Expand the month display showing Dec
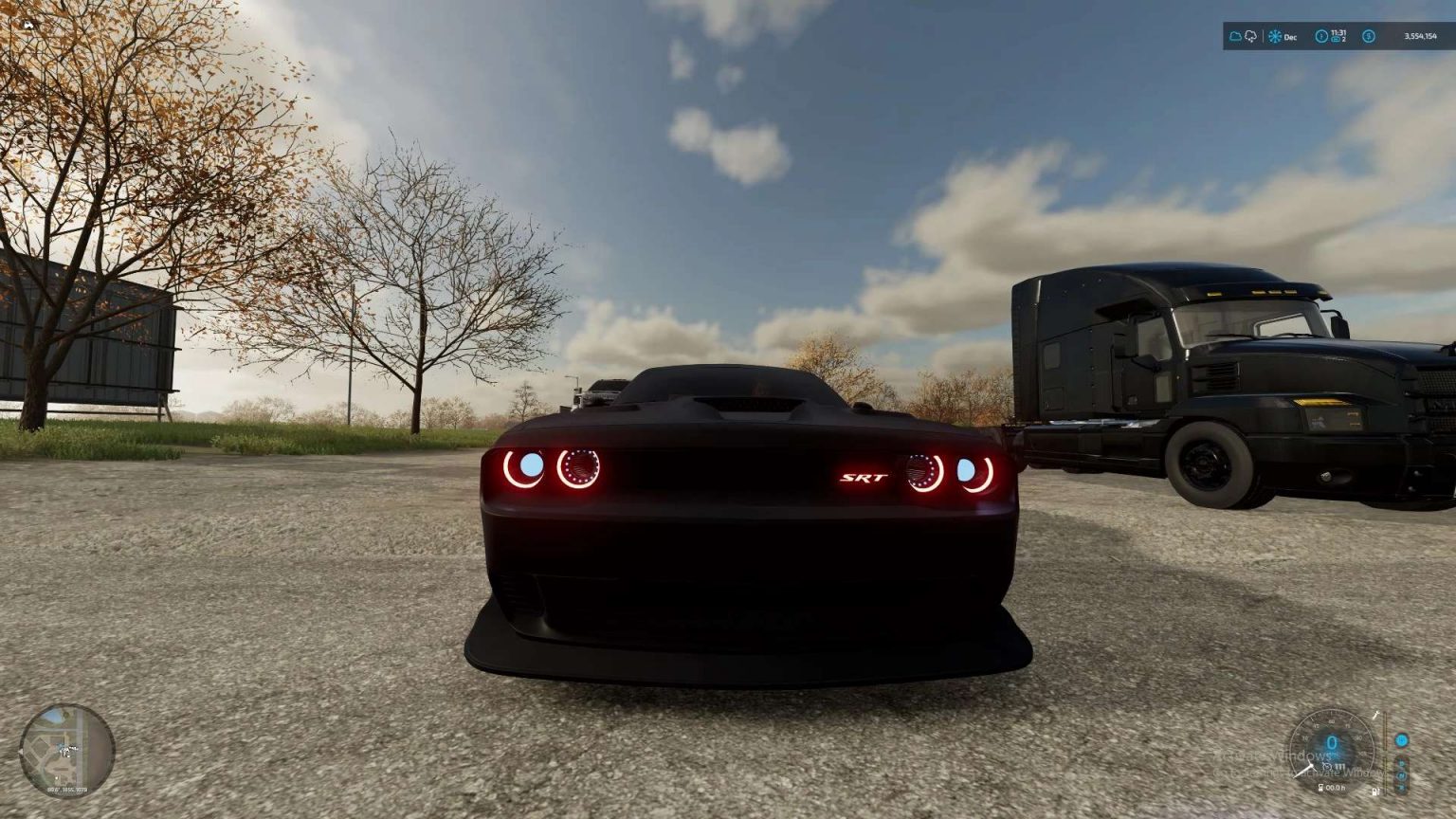This screenshot has height=819, width=1456. click(1290, 37)
